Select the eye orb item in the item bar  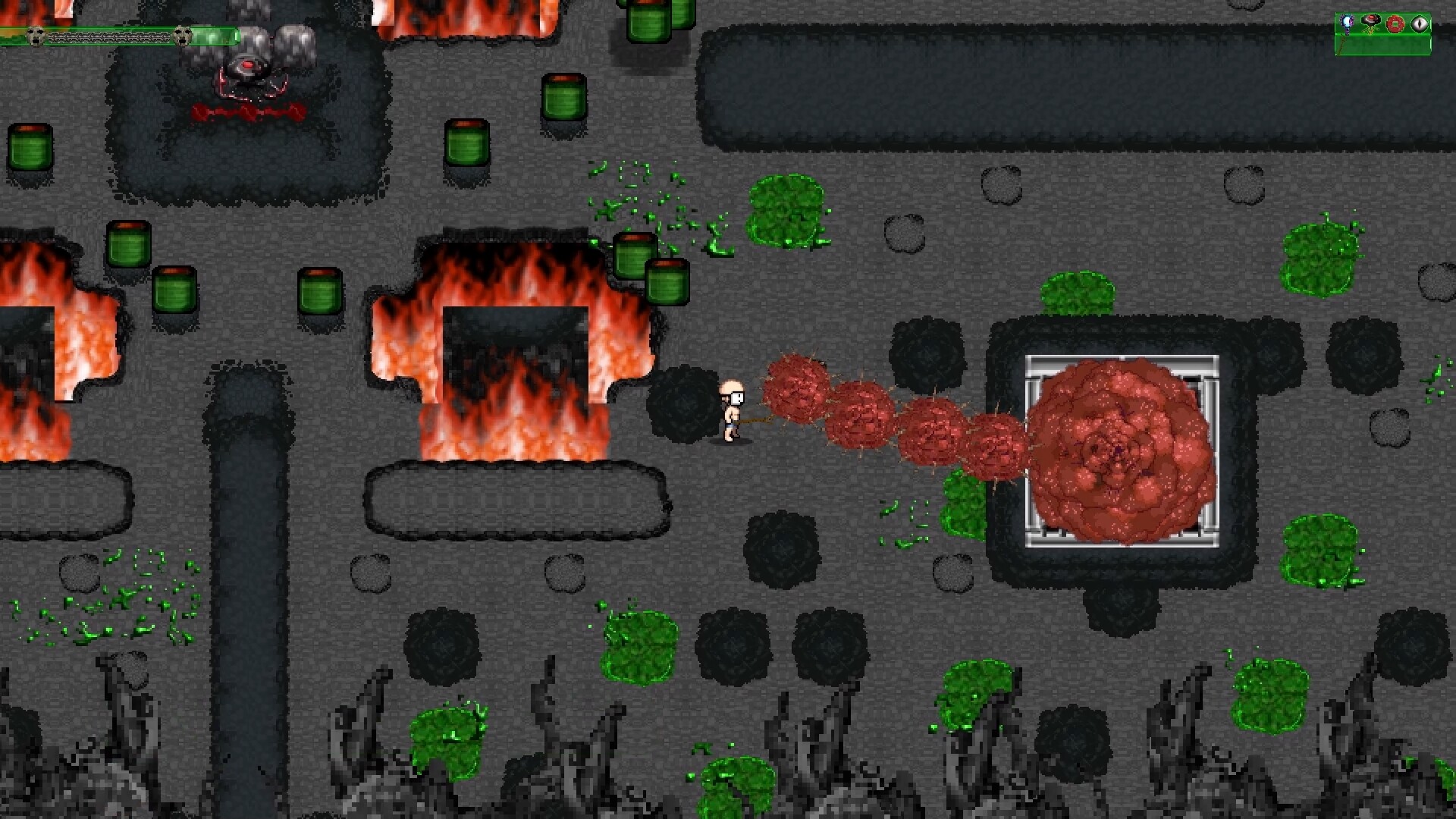tap(1420, 24)
